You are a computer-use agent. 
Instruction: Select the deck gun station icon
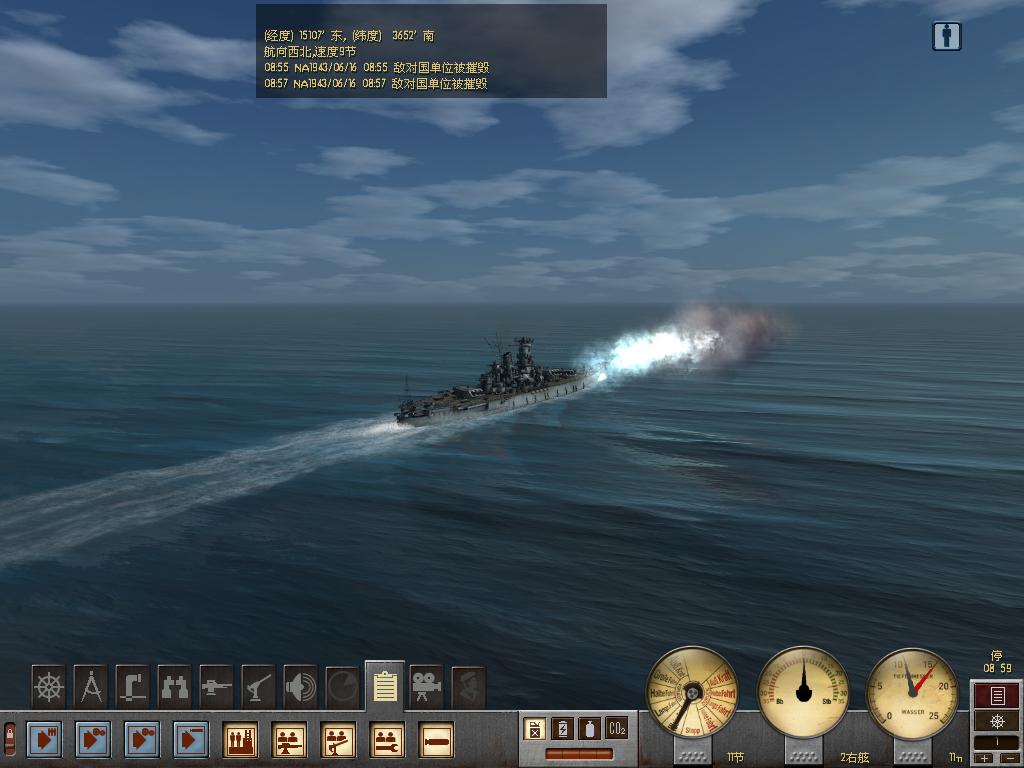(217, 687)
